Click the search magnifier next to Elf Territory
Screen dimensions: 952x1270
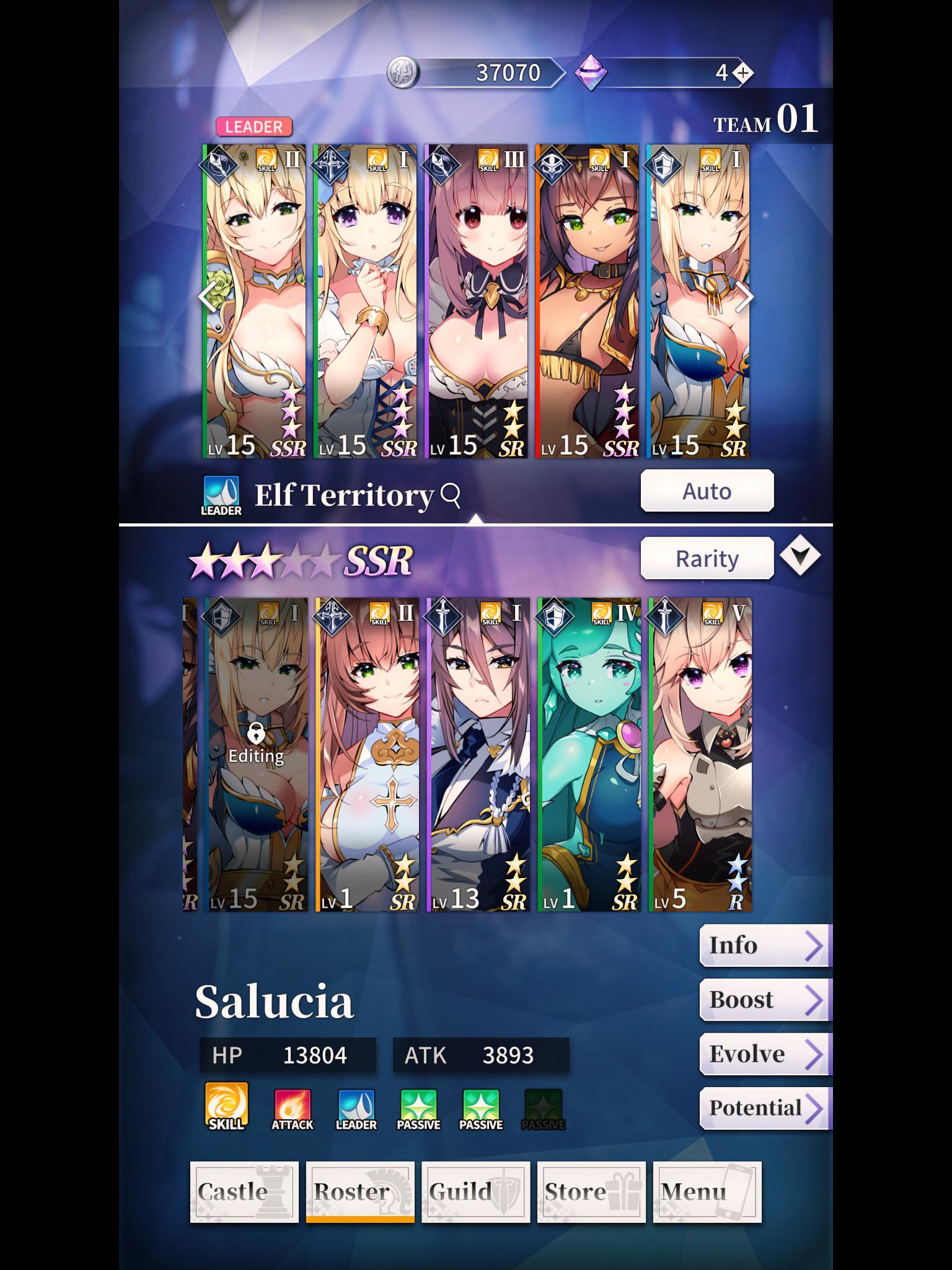coord(451,495)
